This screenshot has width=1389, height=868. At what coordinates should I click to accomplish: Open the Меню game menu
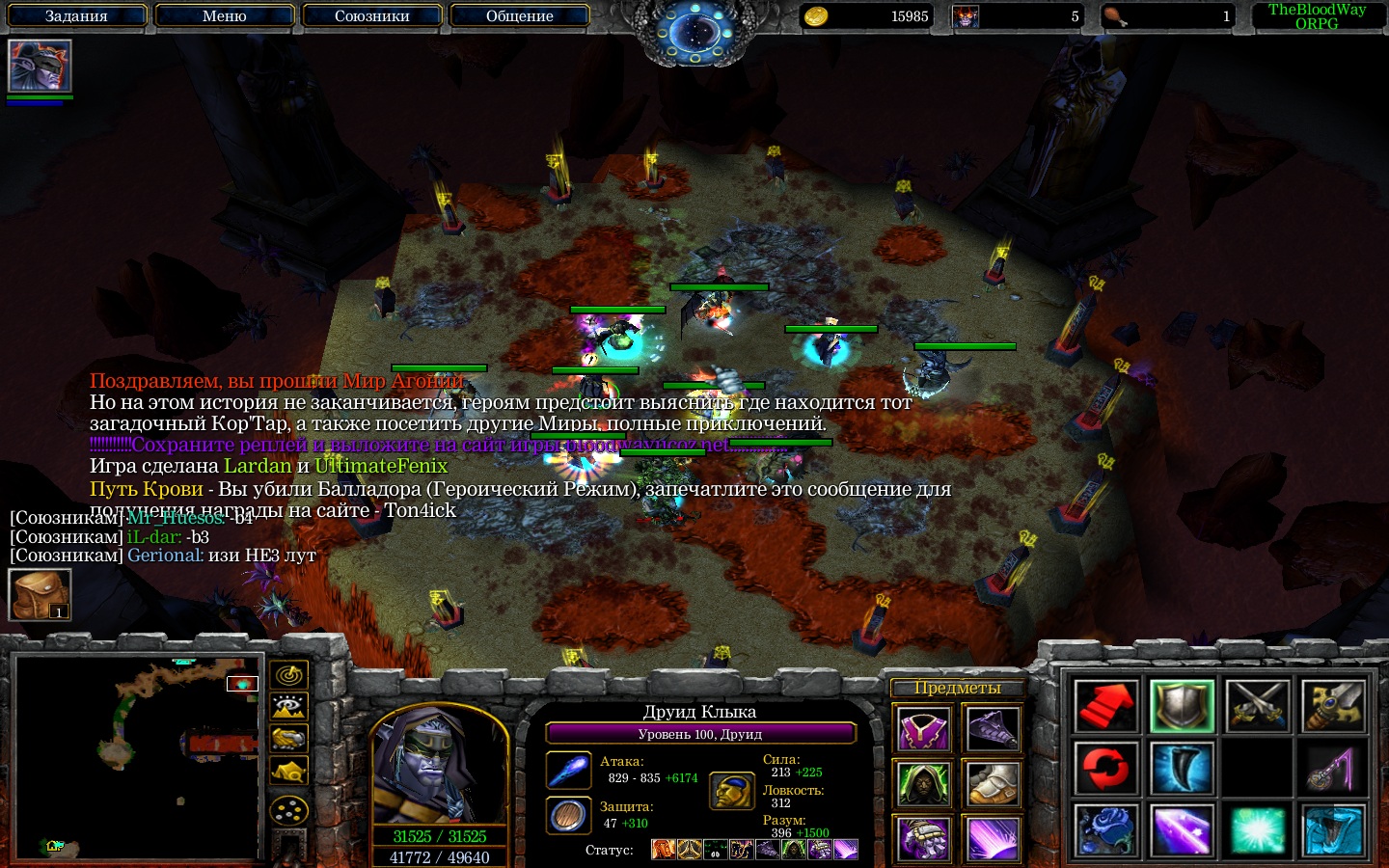[x=225, y=16]
